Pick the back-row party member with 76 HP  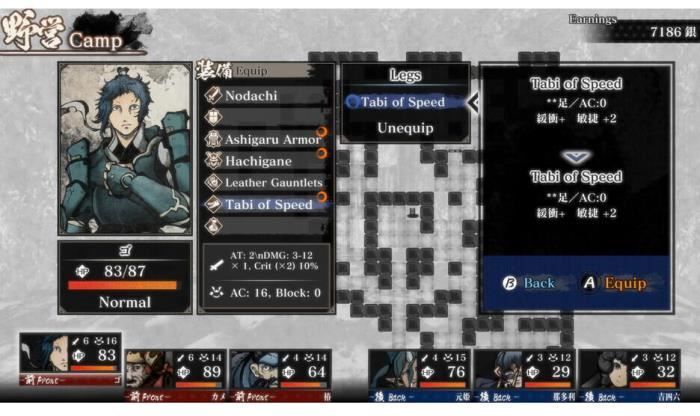click(419, 369)
